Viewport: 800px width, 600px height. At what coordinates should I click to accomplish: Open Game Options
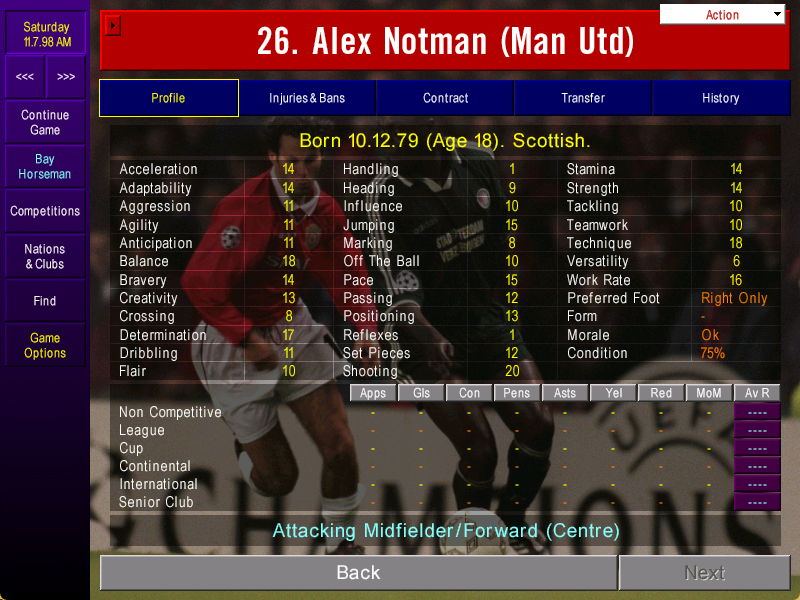tap(45, 345)
